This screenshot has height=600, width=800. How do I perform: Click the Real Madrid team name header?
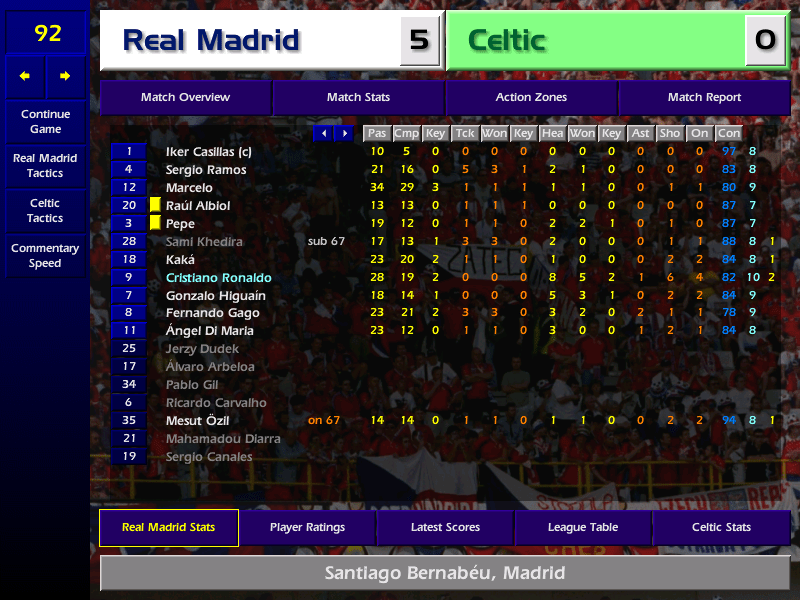(x=211, y=41)
